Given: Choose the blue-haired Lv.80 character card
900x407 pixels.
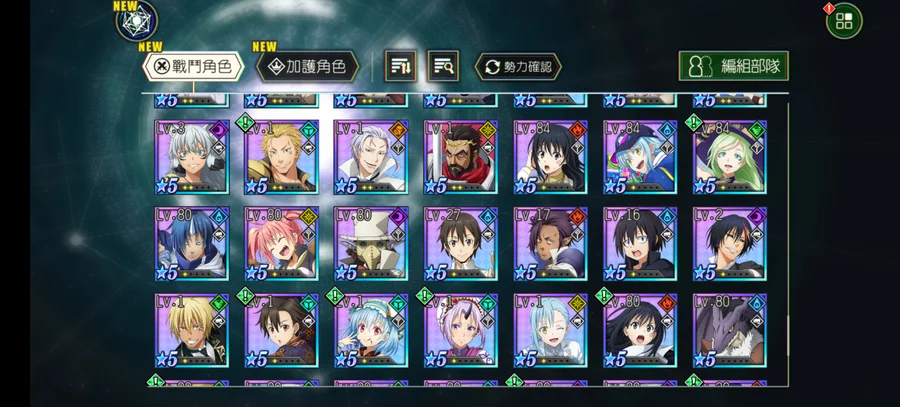Looking at the screenshot, I should [x=192, y=244].
